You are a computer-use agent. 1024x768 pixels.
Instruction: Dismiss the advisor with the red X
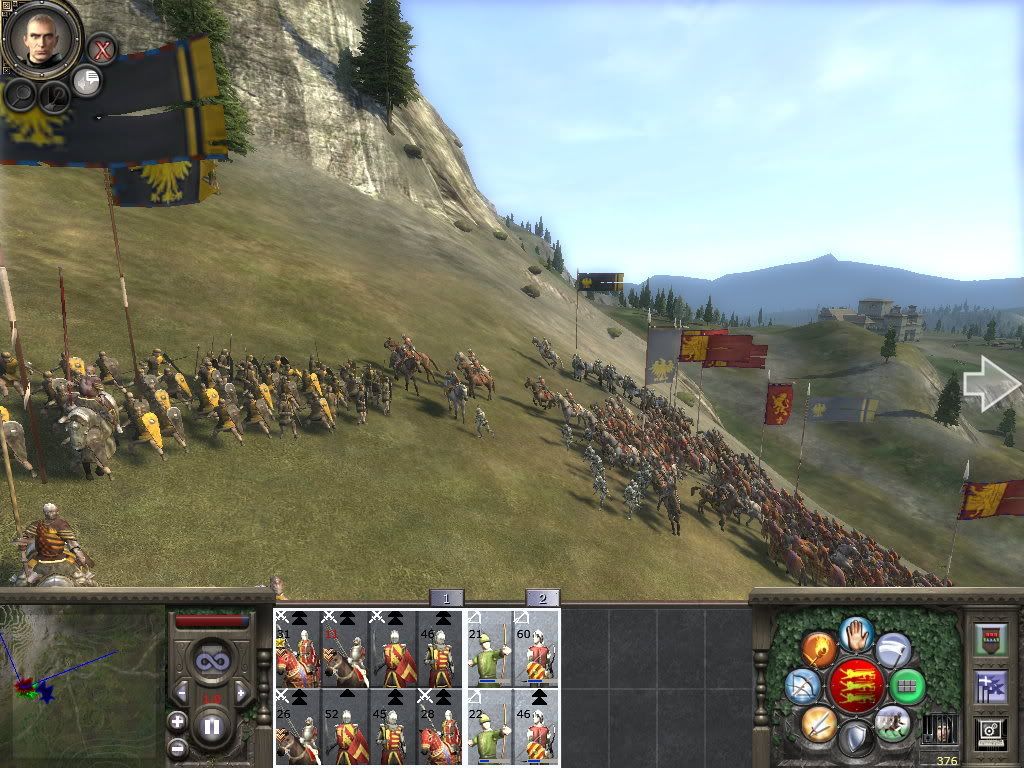(x=101, y=48)
